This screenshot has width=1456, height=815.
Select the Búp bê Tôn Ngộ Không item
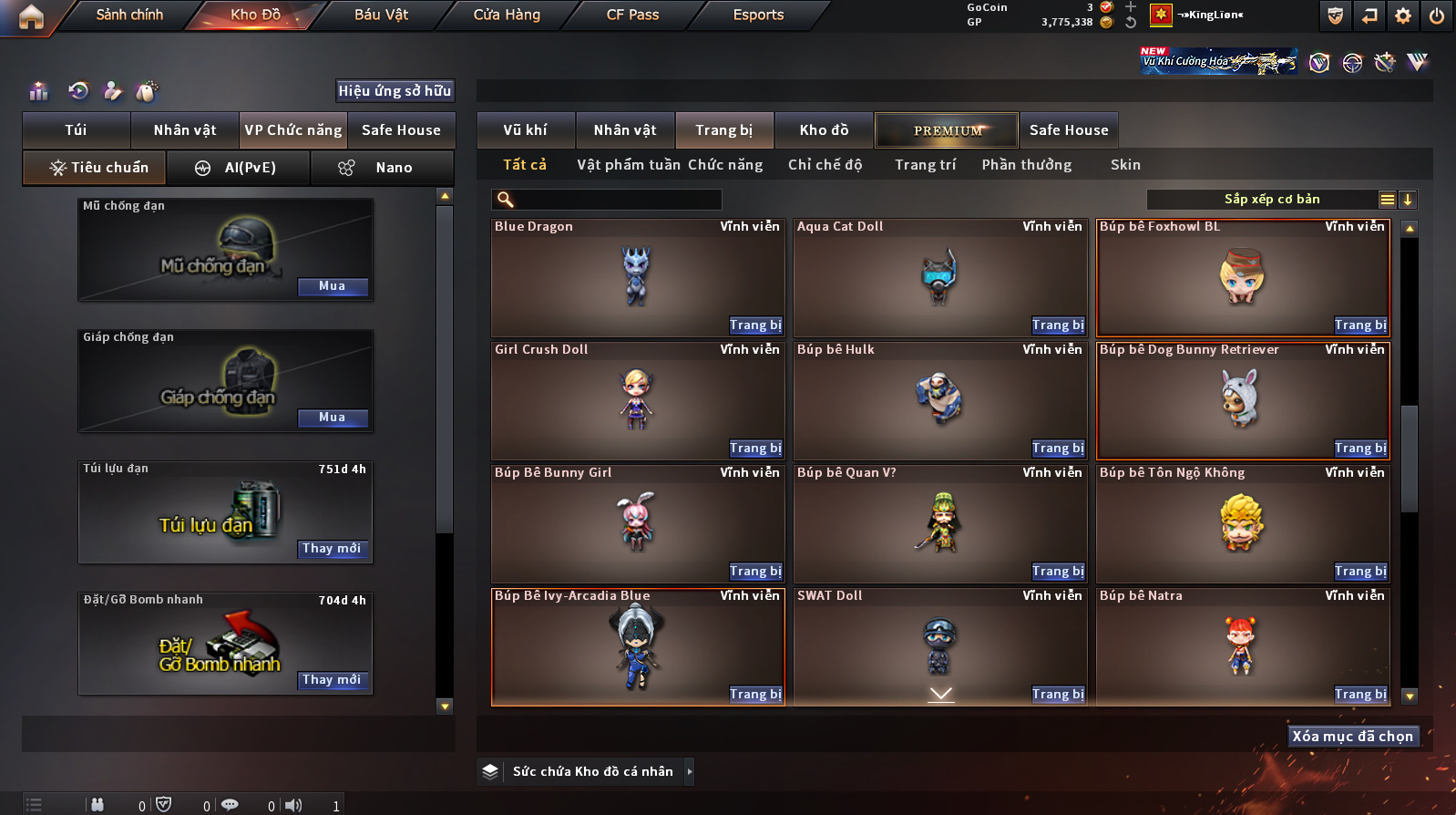click(x=1242, y=524)
